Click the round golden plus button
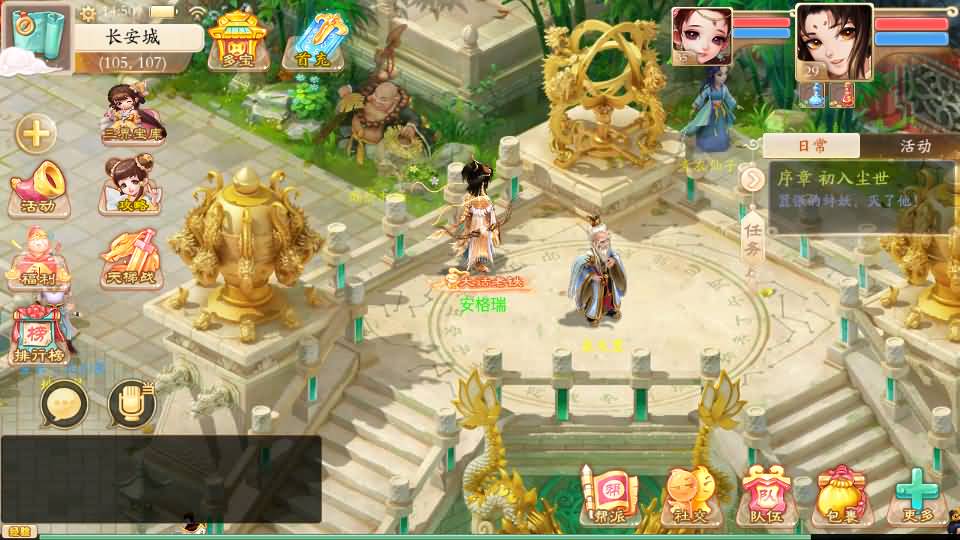Screen dimensions: 960x540 (x=35, y=133)
